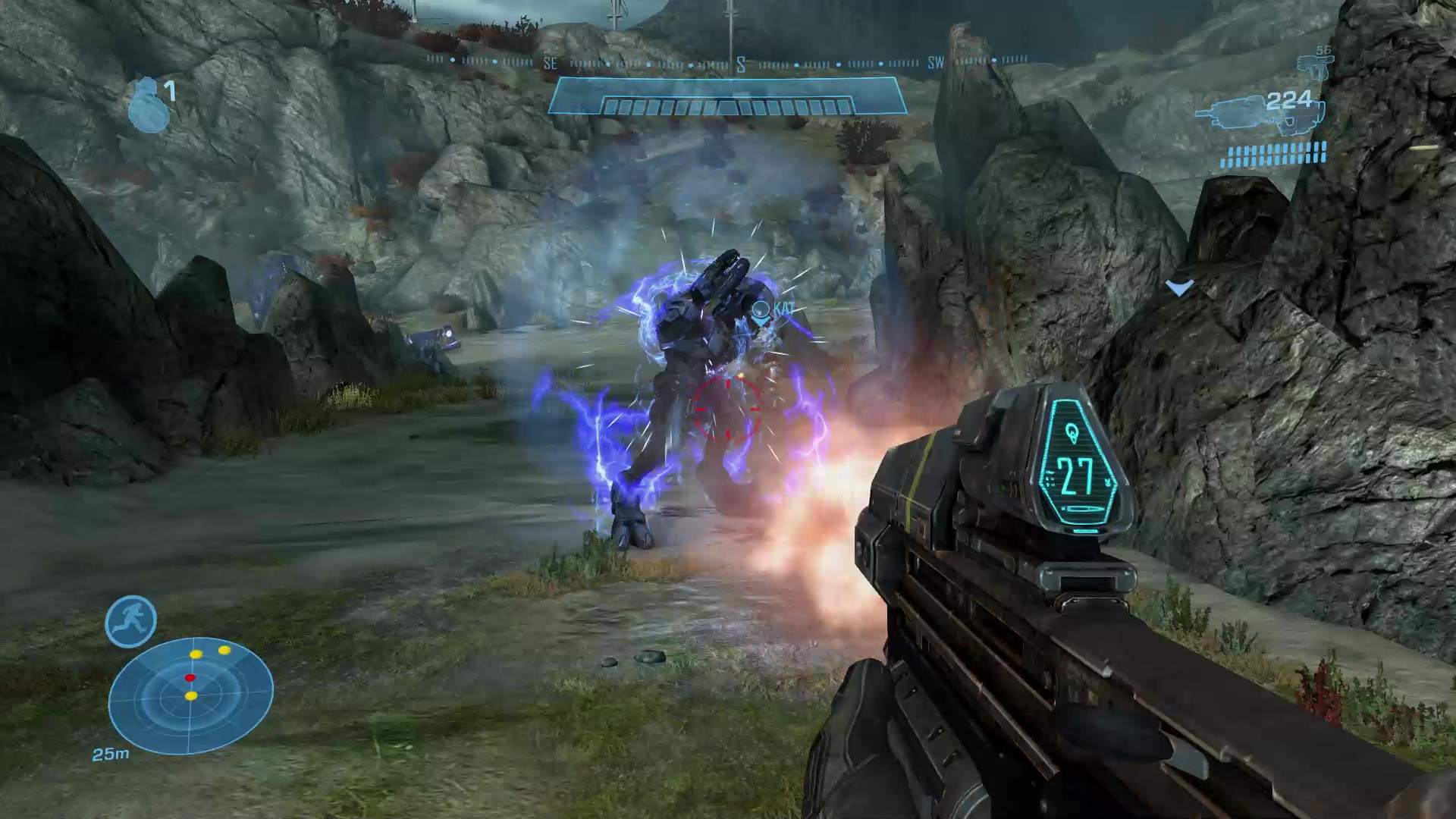Click the Kat ally waypoint marker
Image resolution: width=1456 pixels, height=819 pixels.
pos(761,311)
